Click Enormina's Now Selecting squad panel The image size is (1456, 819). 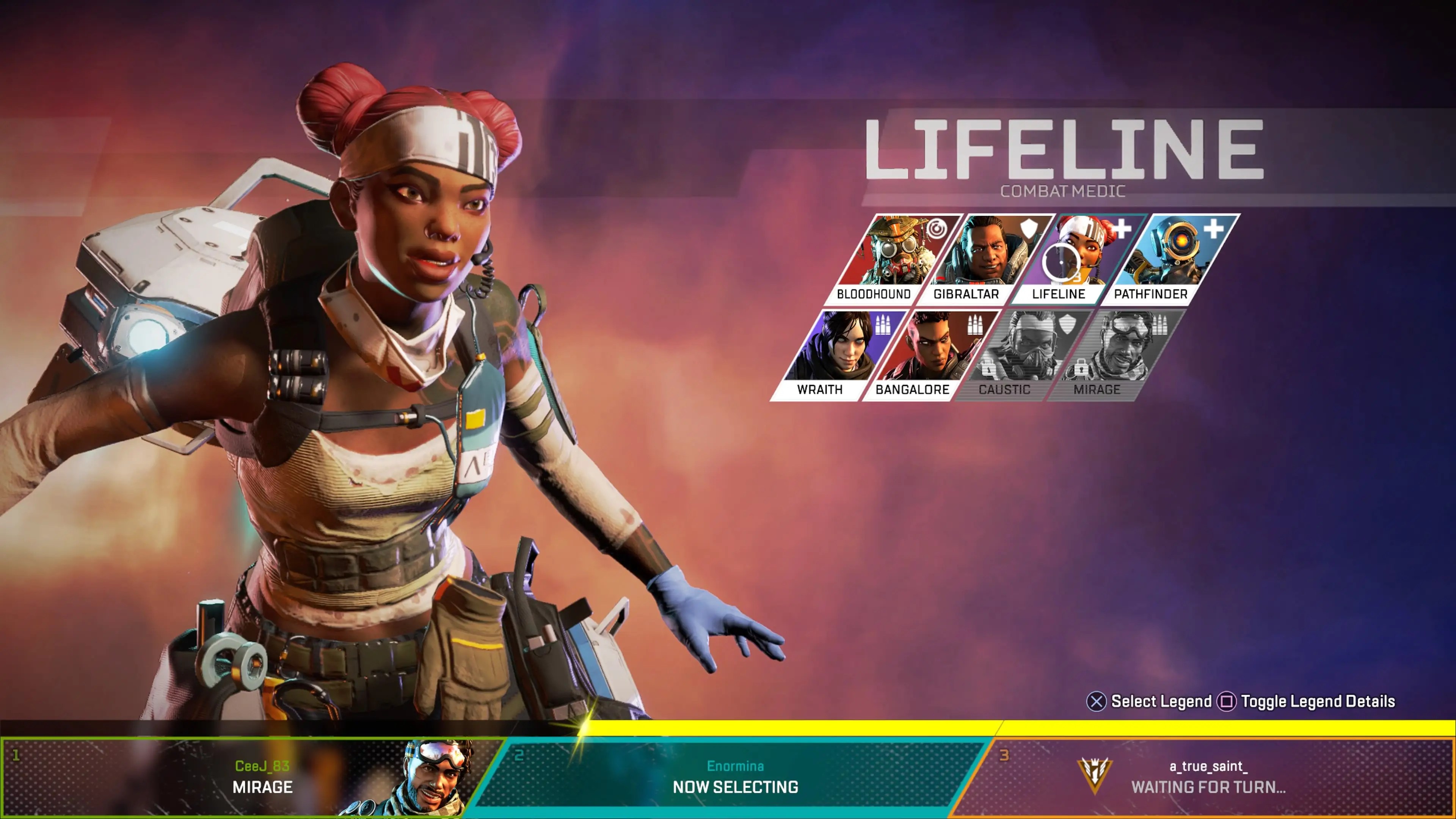tap(735, 777)
